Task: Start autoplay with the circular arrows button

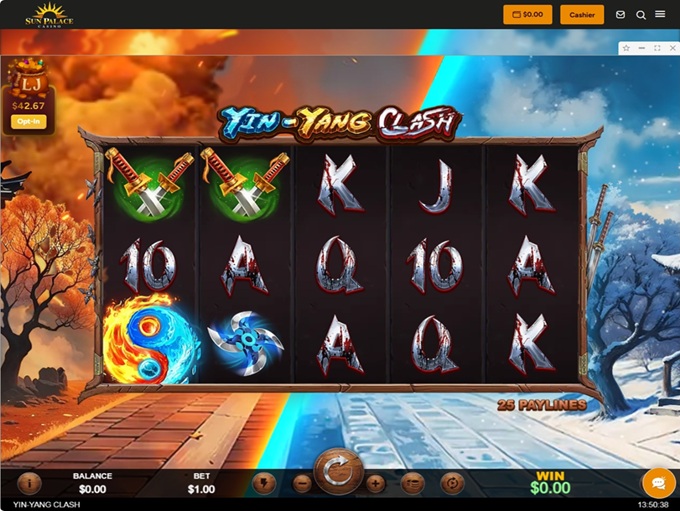Action: (x=452, y=483)
